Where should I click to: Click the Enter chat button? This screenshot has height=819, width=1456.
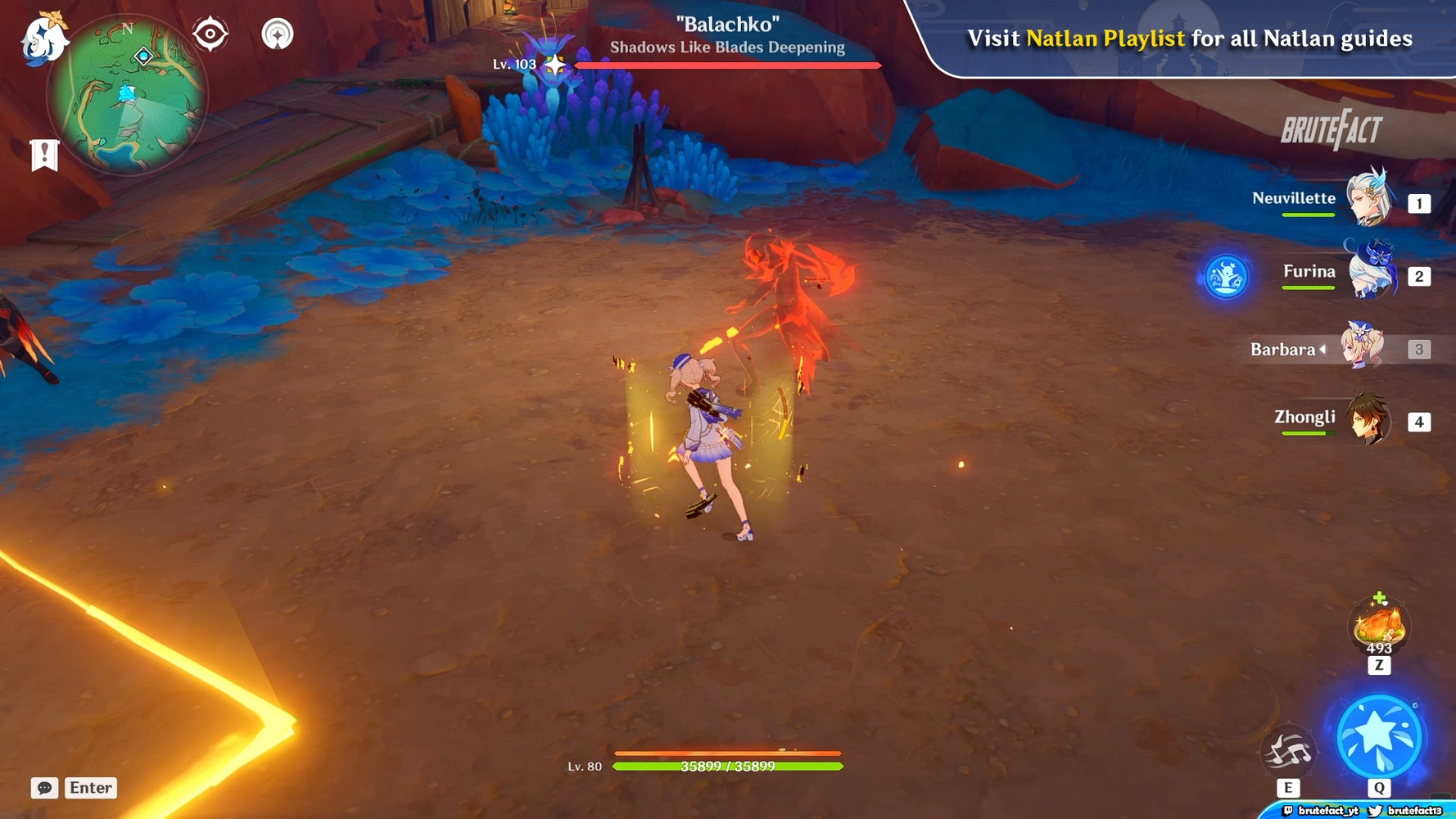pyautogui.click(x=90, y=788)
